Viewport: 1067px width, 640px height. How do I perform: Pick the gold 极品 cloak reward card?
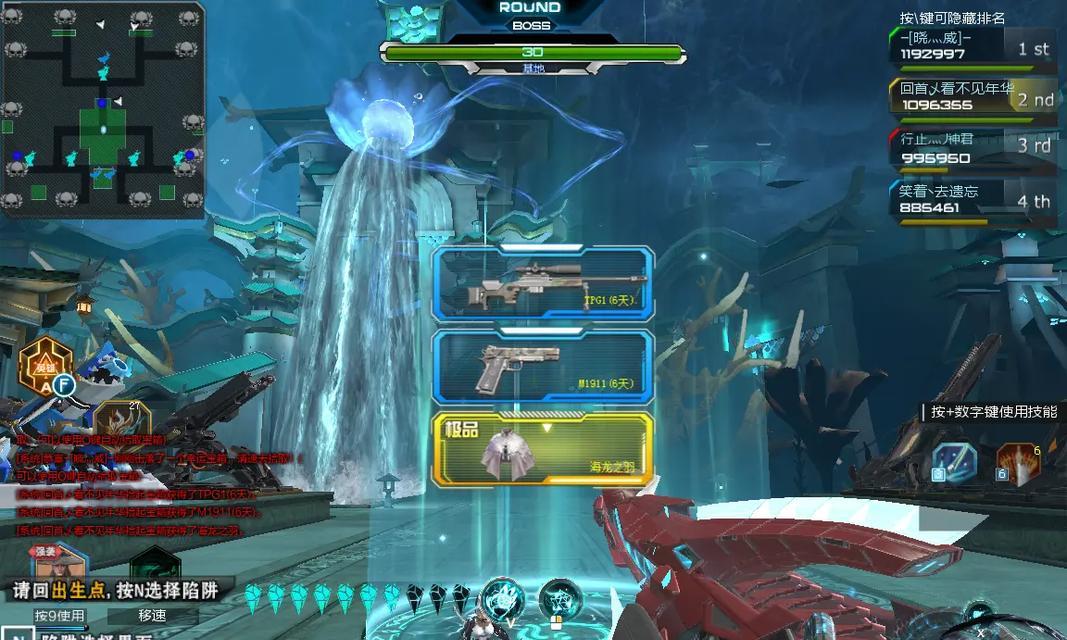(x=543, y=446)
